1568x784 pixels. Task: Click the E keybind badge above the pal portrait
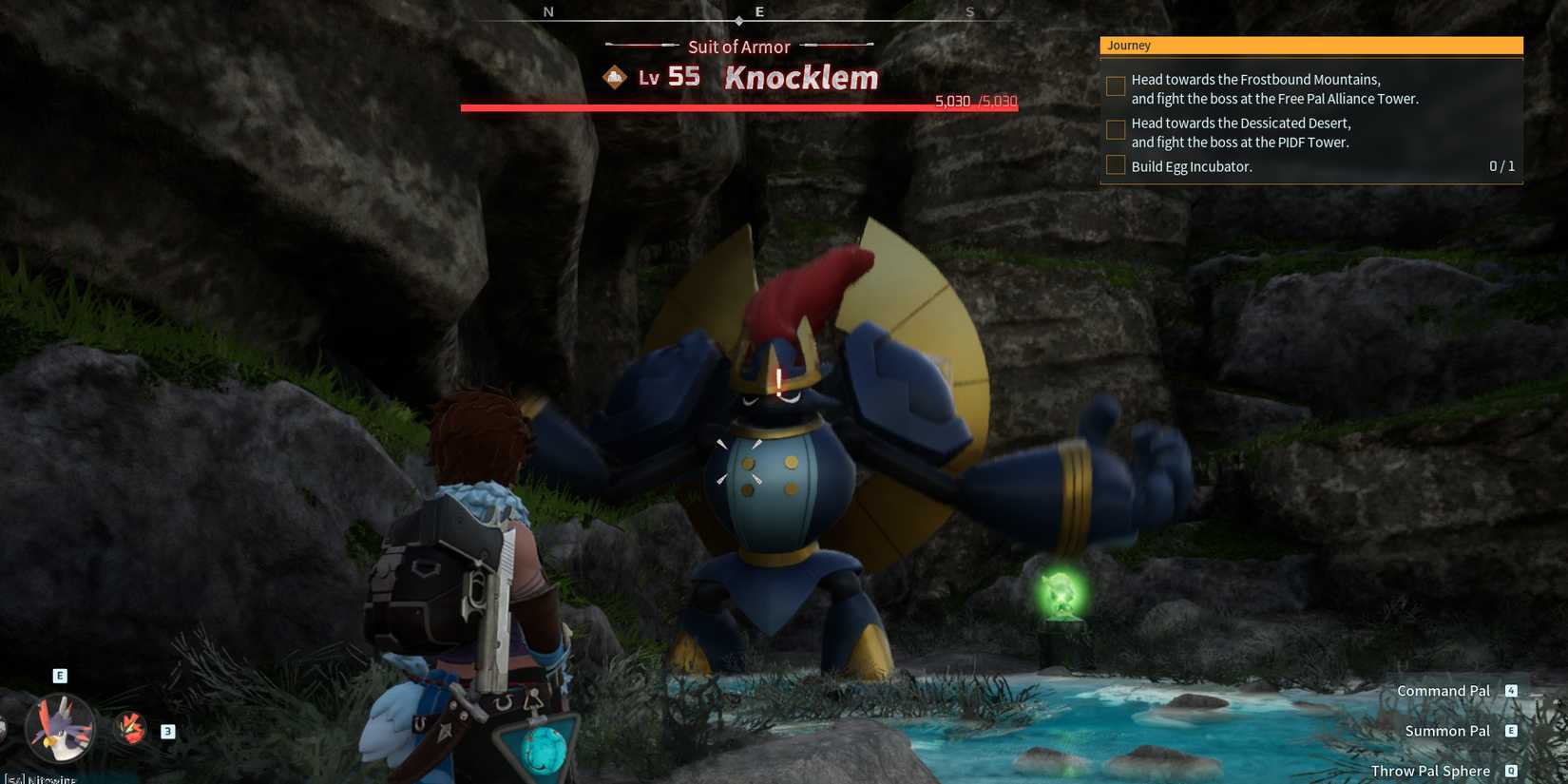click(60, 675)
